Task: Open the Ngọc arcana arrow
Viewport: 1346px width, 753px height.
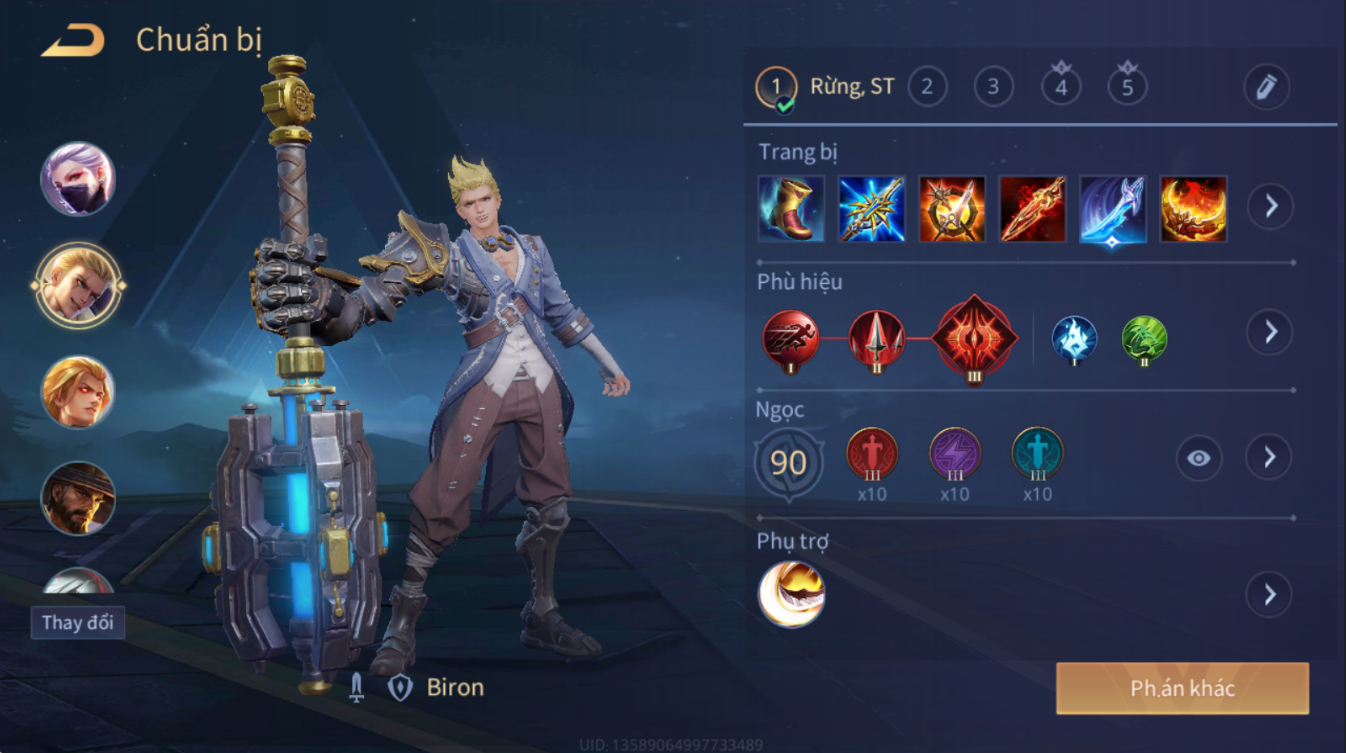Action: (x=1270, y=457)
